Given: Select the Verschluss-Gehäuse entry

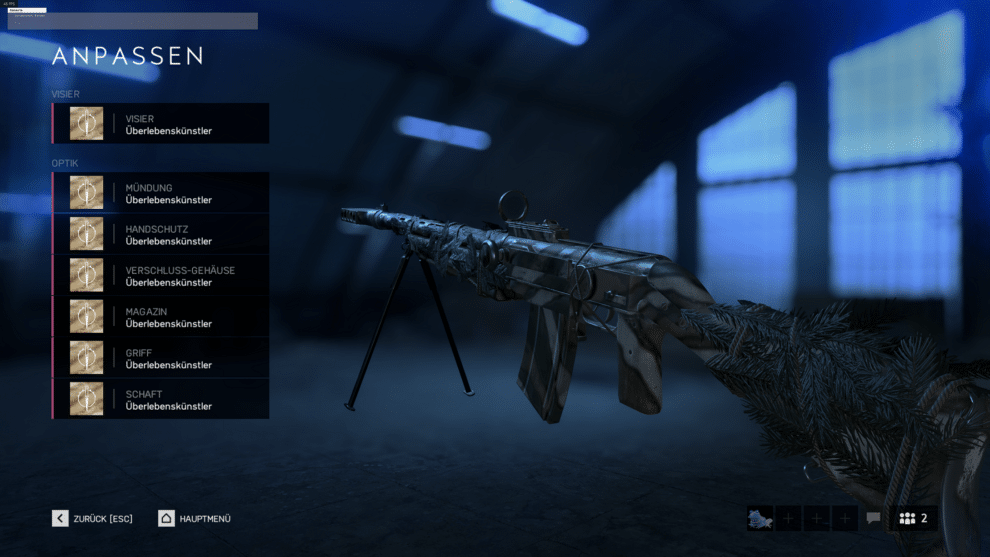Looking at the screenshot, I should (x=161, y=276).
